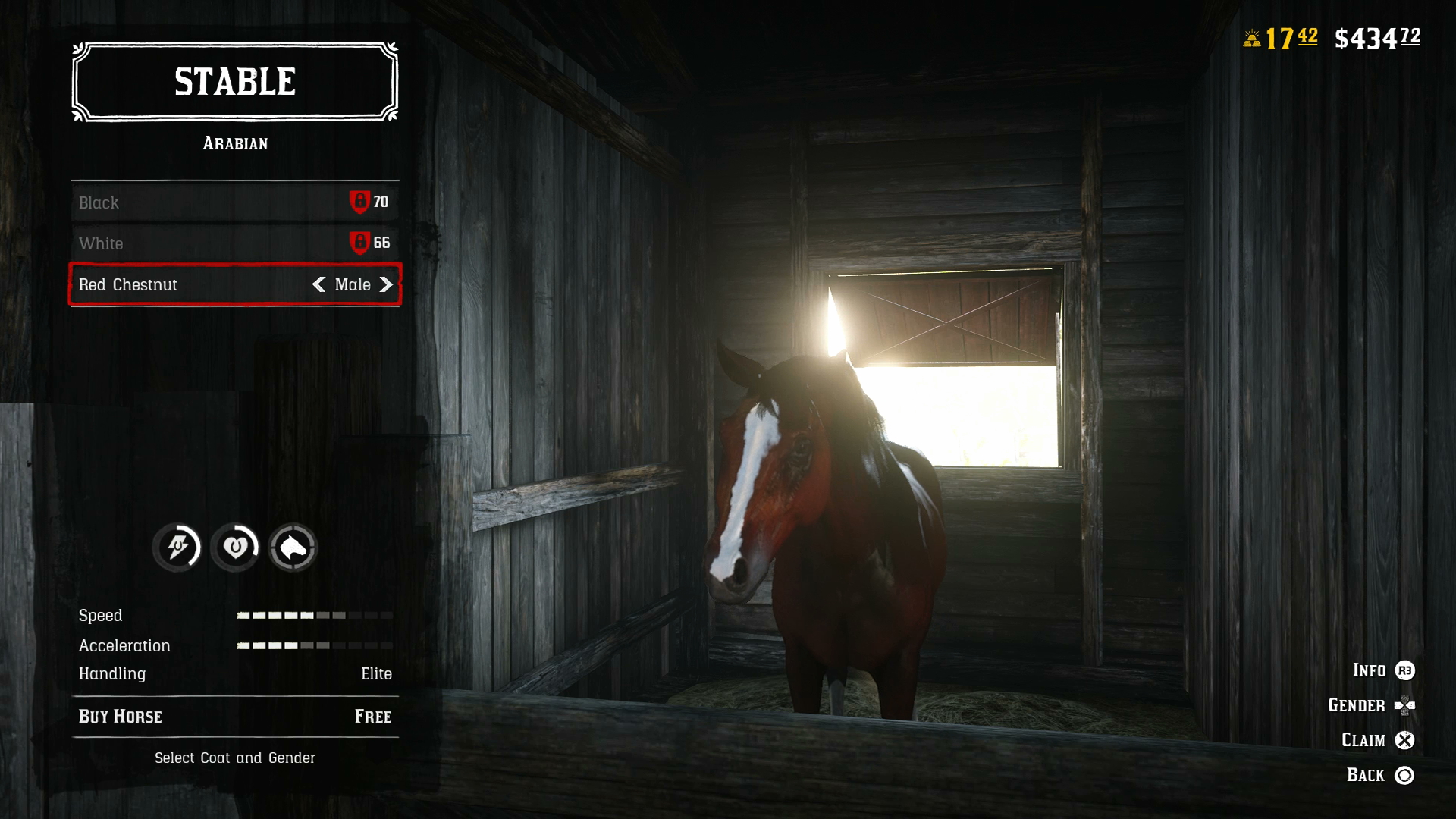
Task: Select the Male gender option
Action: pos(353,285)
